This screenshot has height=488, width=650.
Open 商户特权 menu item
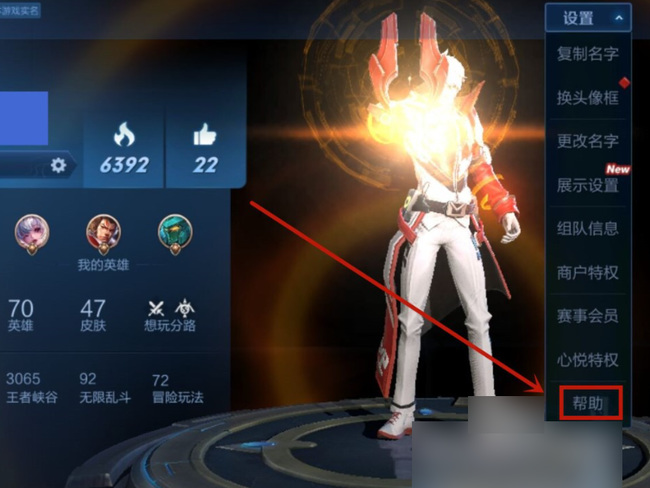pos(588,272)
